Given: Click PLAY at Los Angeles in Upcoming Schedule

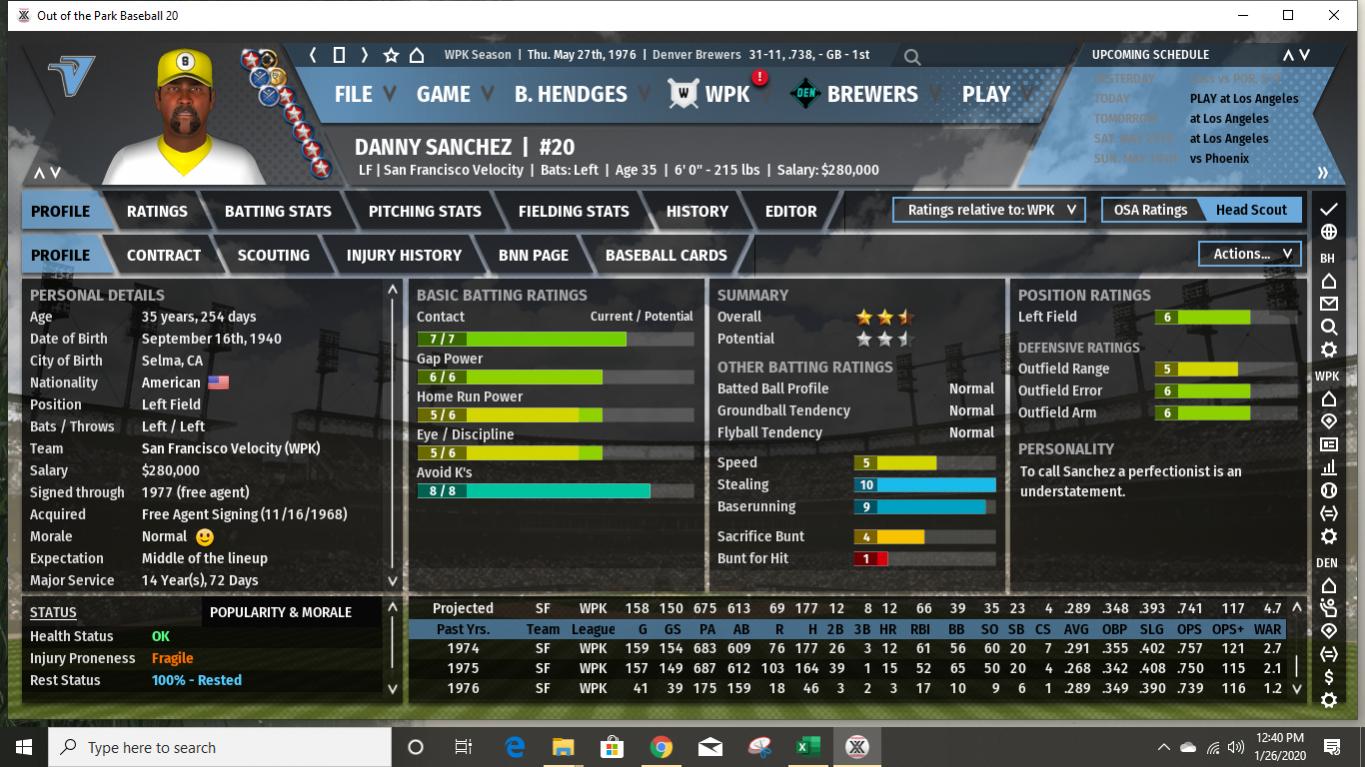Looking at the screenshot, I should coord(1244,98).
